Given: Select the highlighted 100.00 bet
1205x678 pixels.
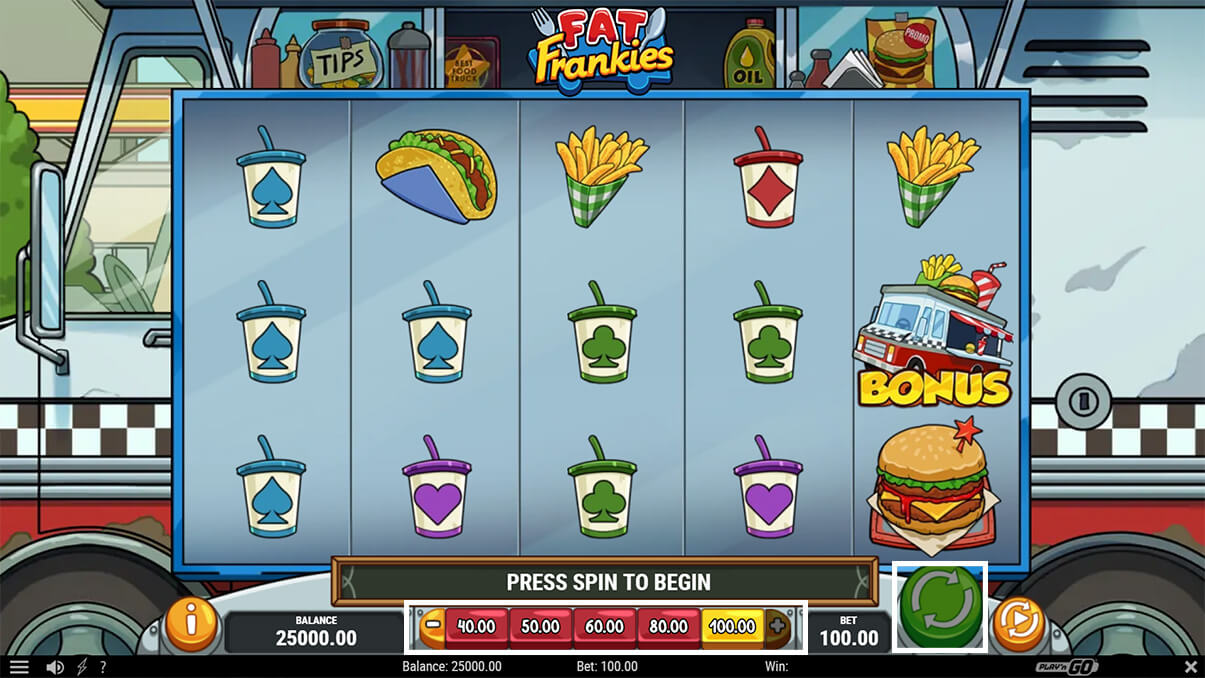Looking at the screenshot, I should pos(732,627).
